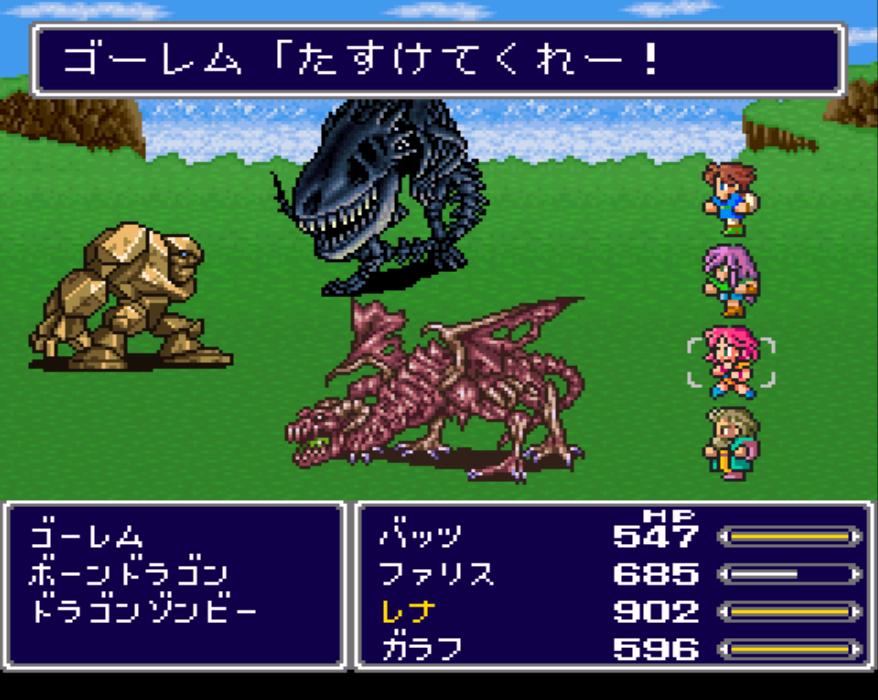878x700 pixels.
Task: Choose ボーンドラゴン from the enemy list
Action: click(129, 574)
